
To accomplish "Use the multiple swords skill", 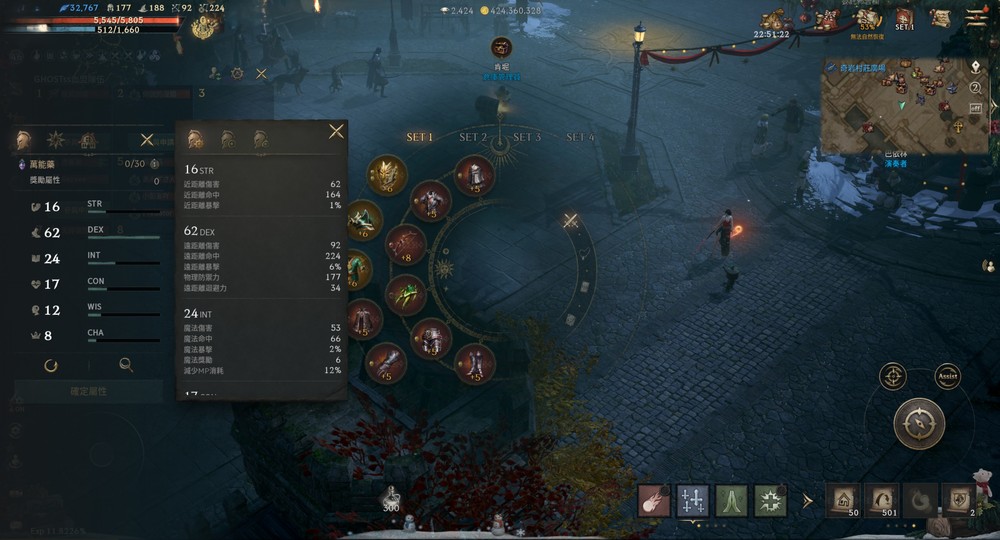I will (692, 500).
